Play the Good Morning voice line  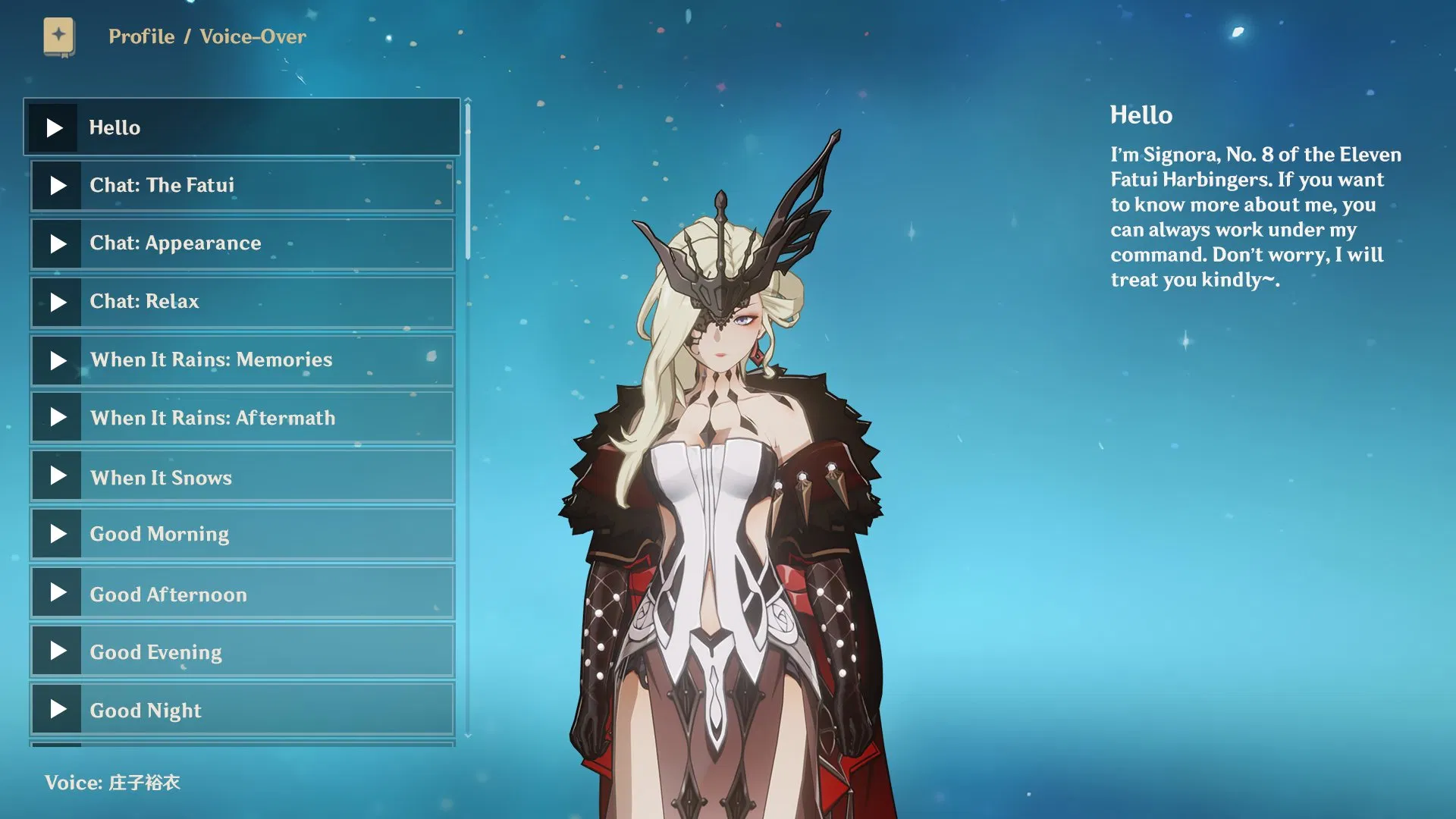coord(57,534)
